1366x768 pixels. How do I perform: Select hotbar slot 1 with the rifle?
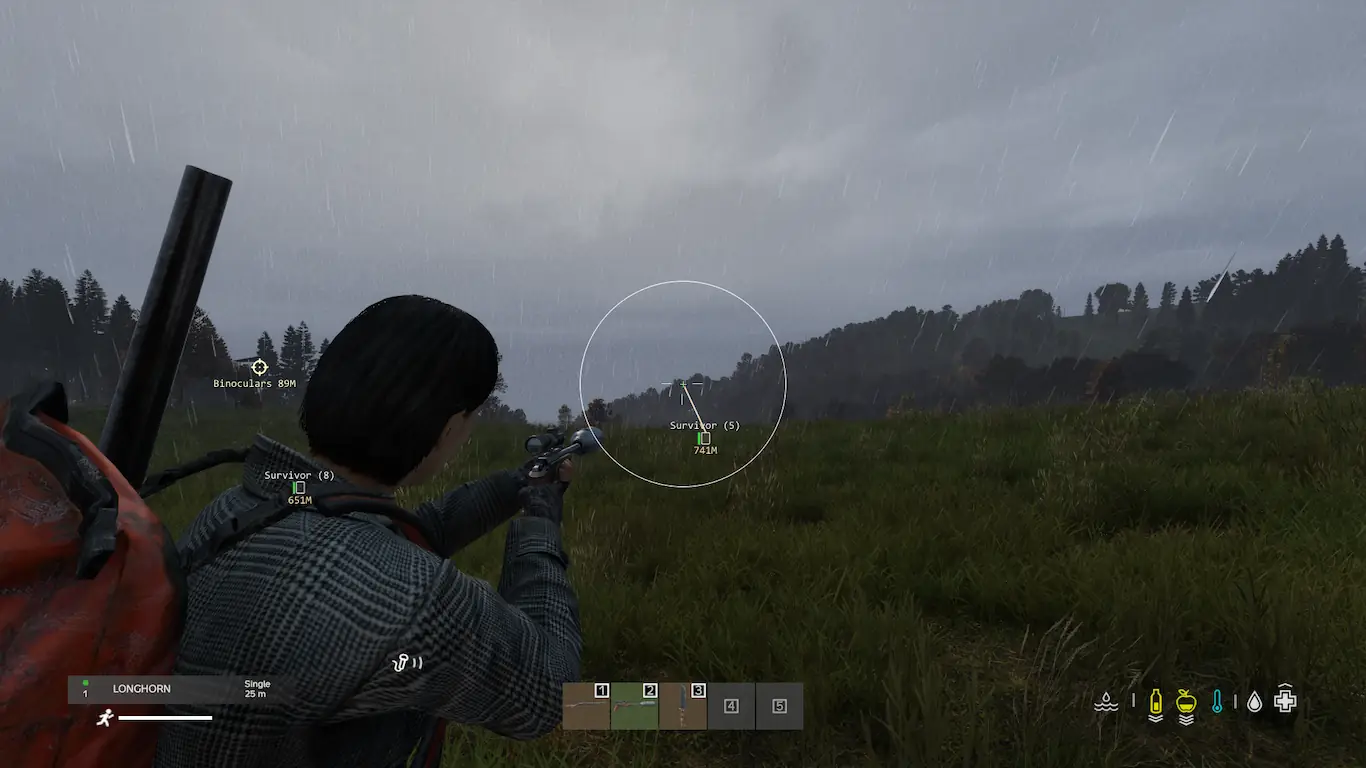pos(586,706)
